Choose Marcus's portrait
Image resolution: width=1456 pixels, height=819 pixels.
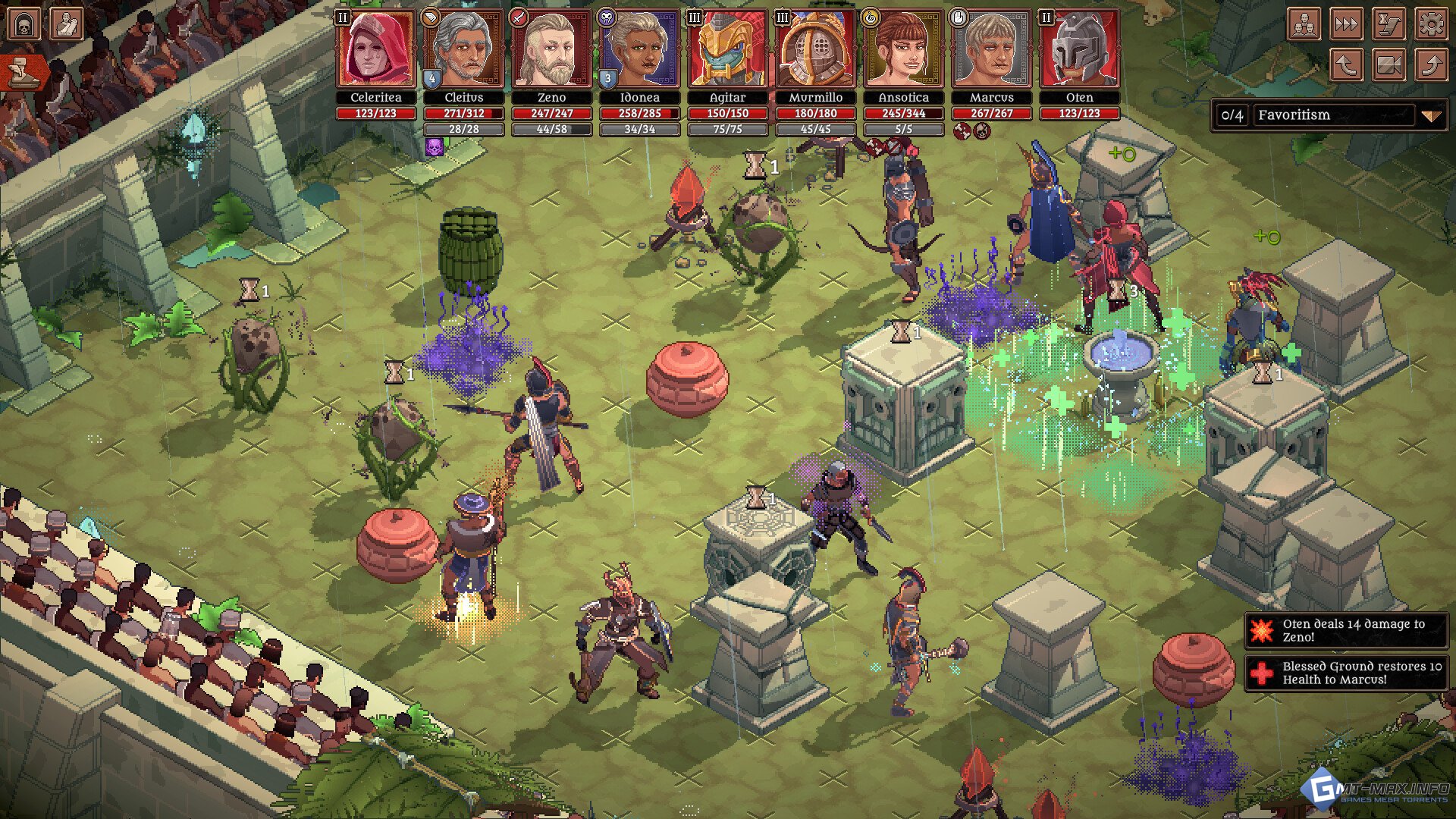tap(992, 50)
